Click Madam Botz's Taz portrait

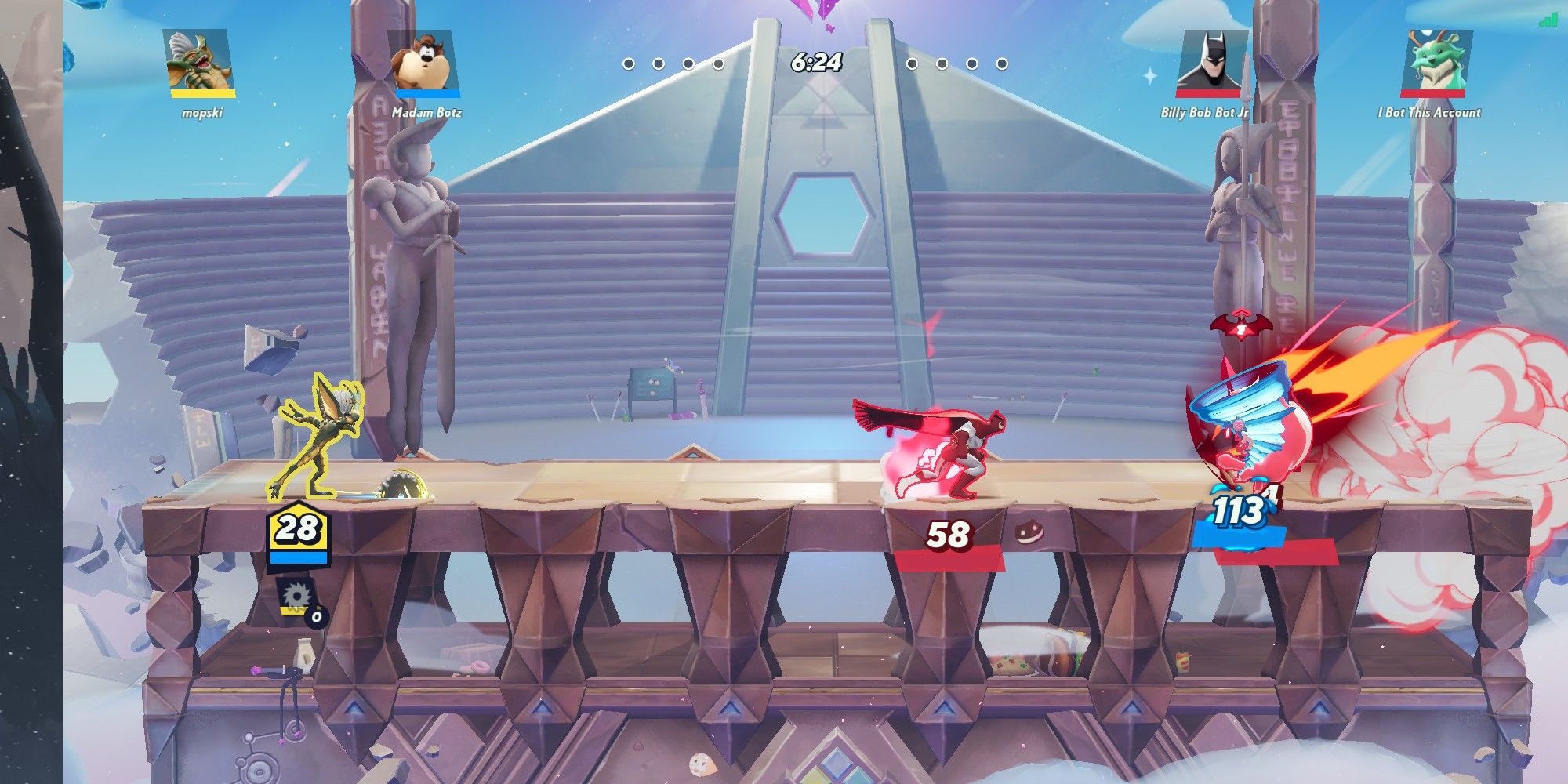(x=426, y=62)
